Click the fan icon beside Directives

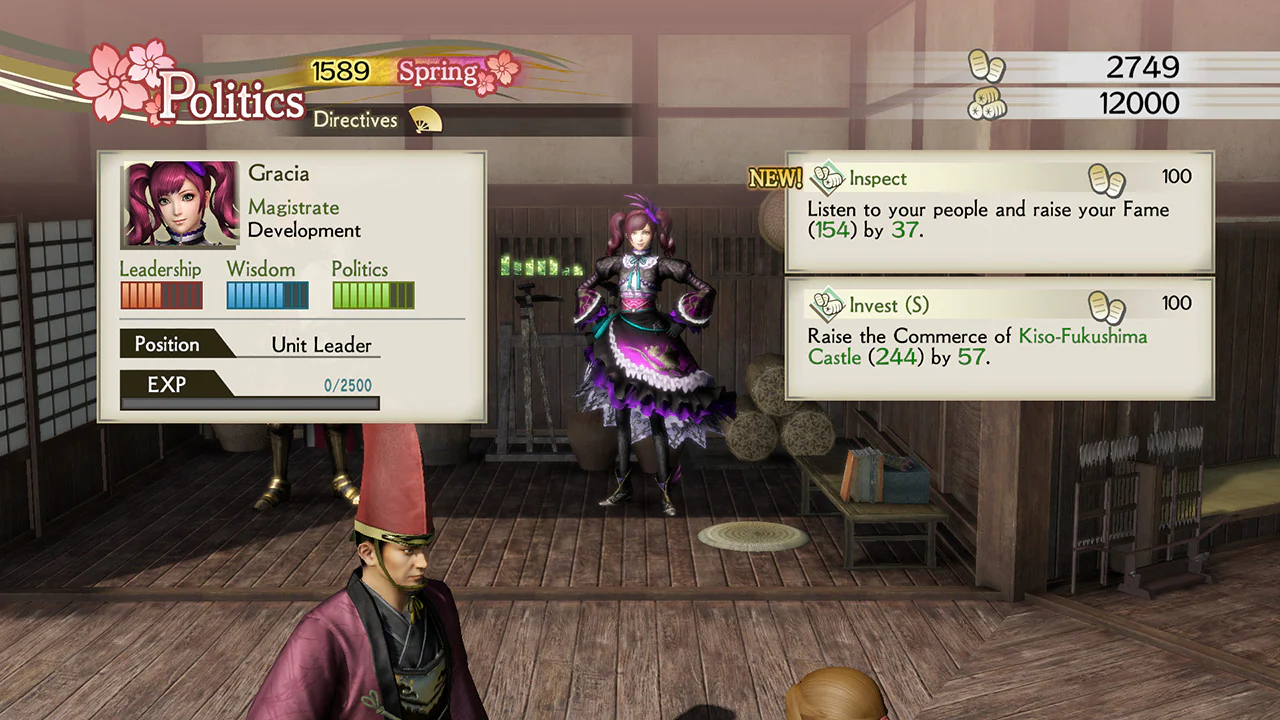pos(423,119)
